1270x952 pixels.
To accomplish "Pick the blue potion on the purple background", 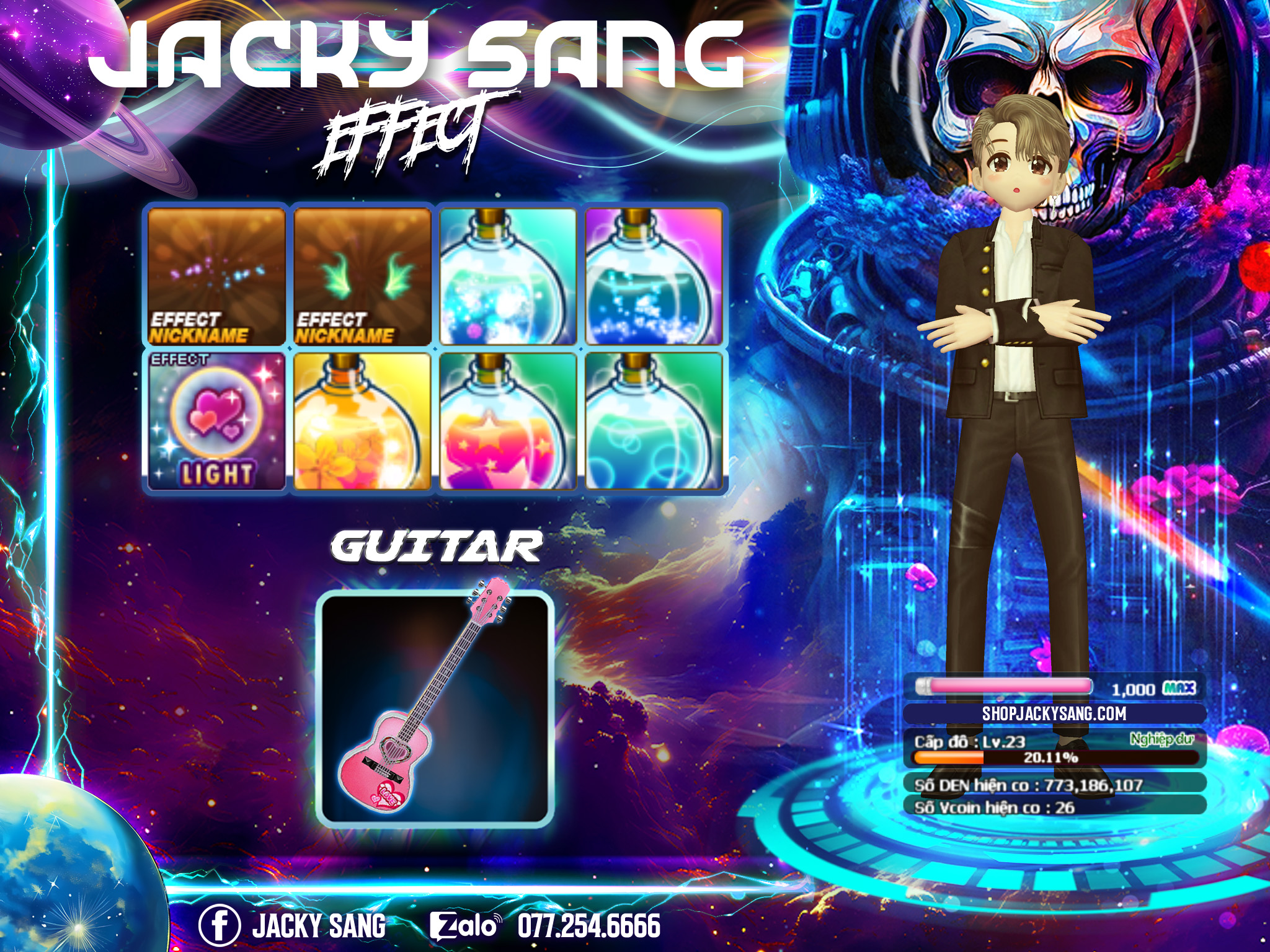I will (x=654, y=276).
